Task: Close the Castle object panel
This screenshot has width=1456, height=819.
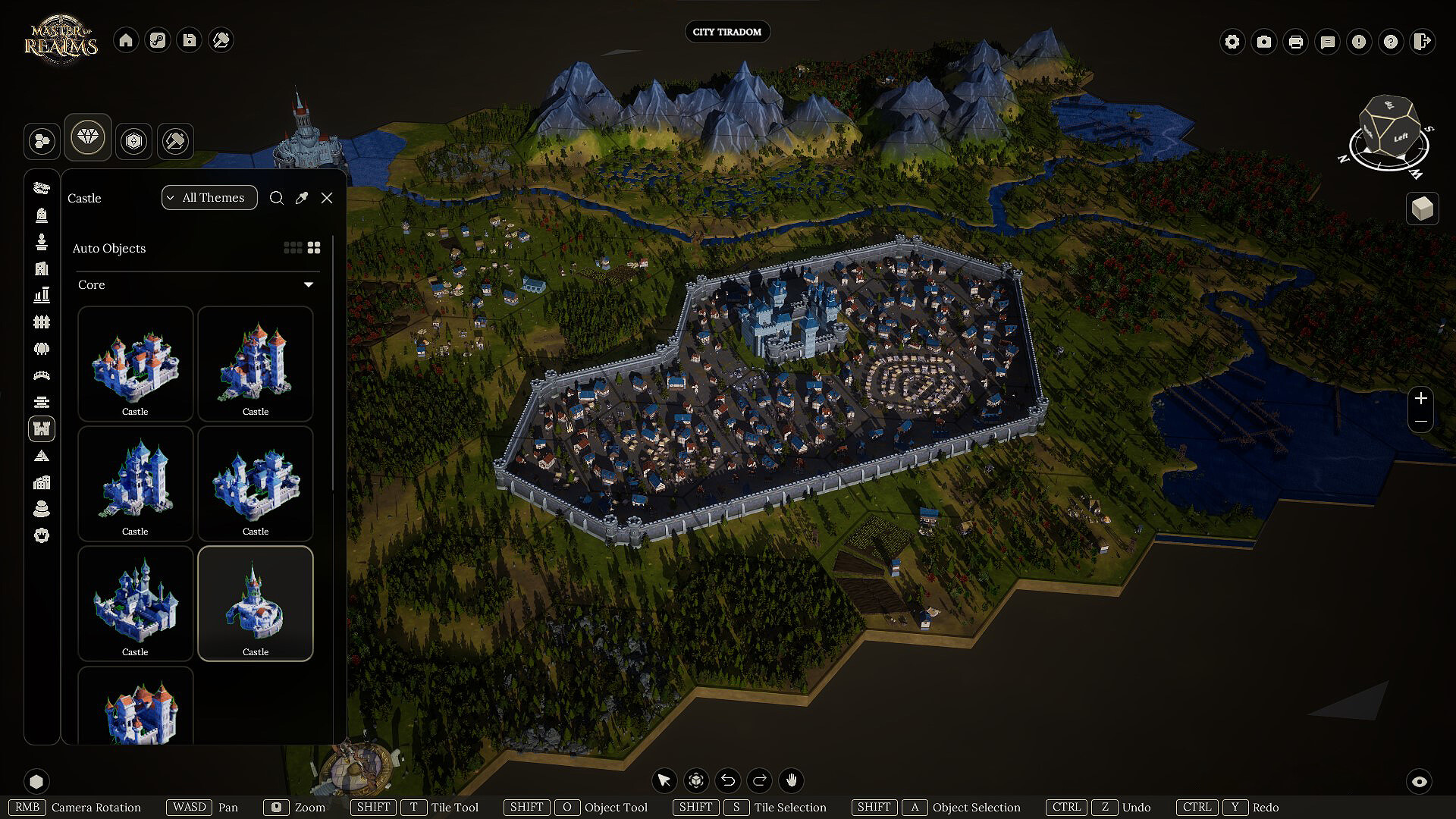Action: pyautogui.click(x=327, y=198)
